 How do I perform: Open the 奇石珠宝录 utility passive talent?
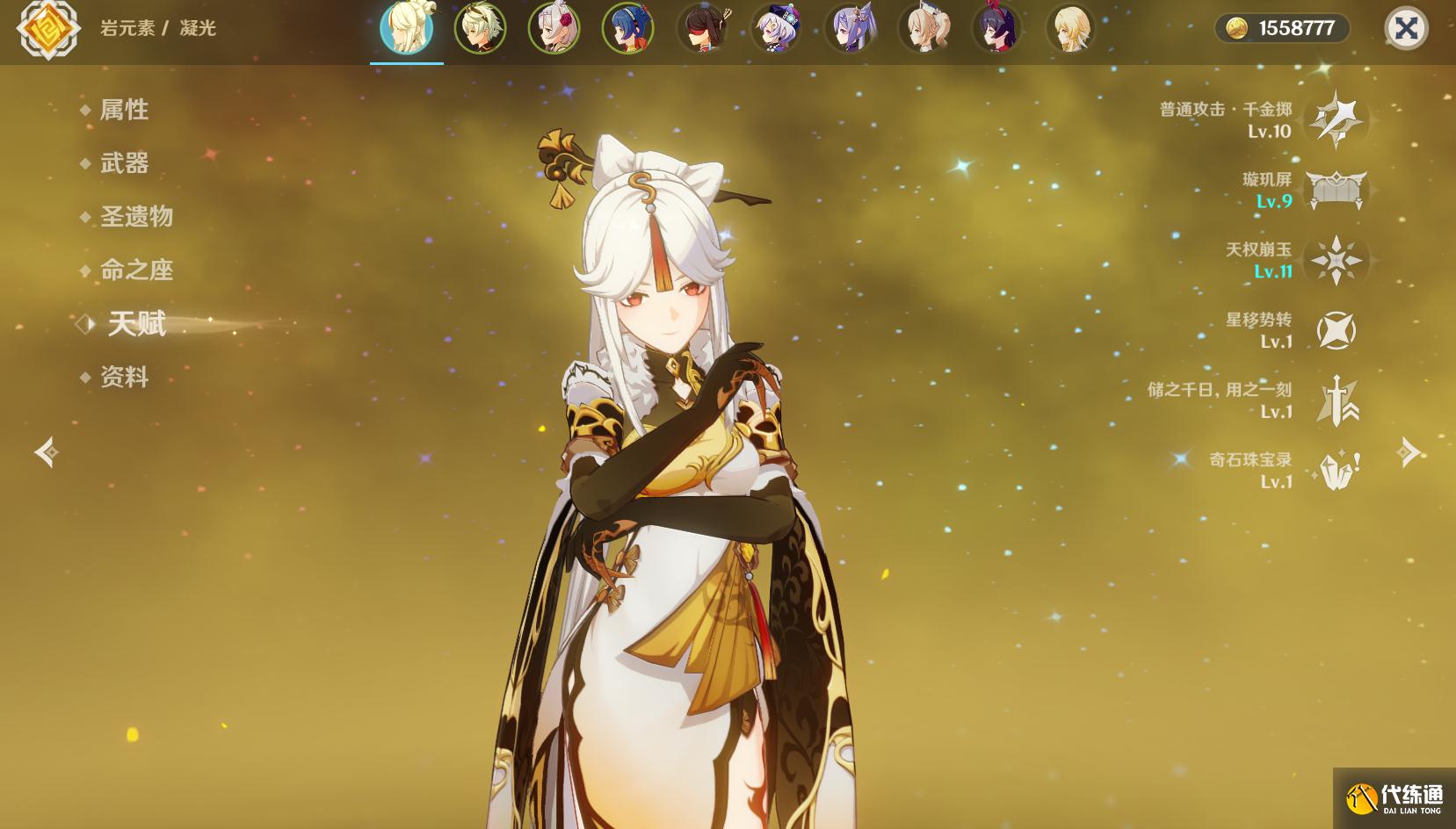click(1336, 471)
